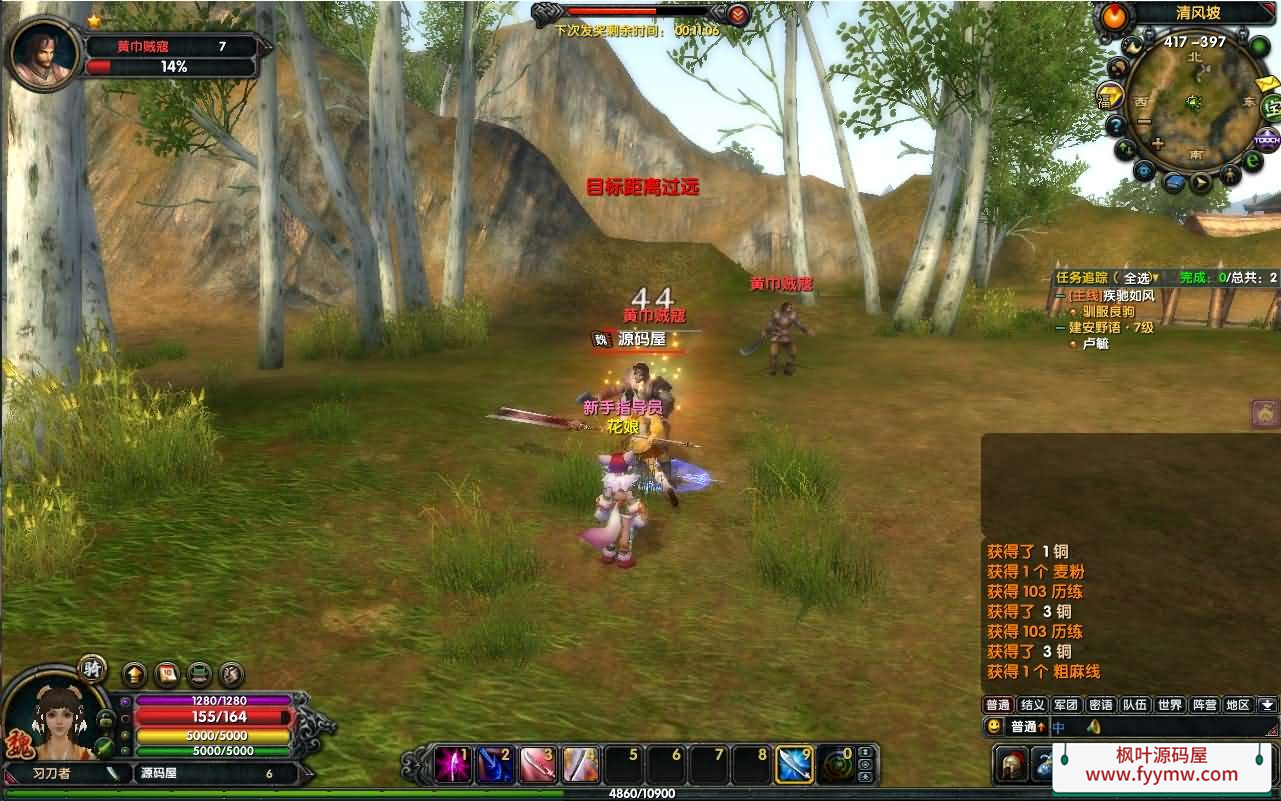
Task: Zoom in the minimap with the plus button
Action: click(1157, 143)
